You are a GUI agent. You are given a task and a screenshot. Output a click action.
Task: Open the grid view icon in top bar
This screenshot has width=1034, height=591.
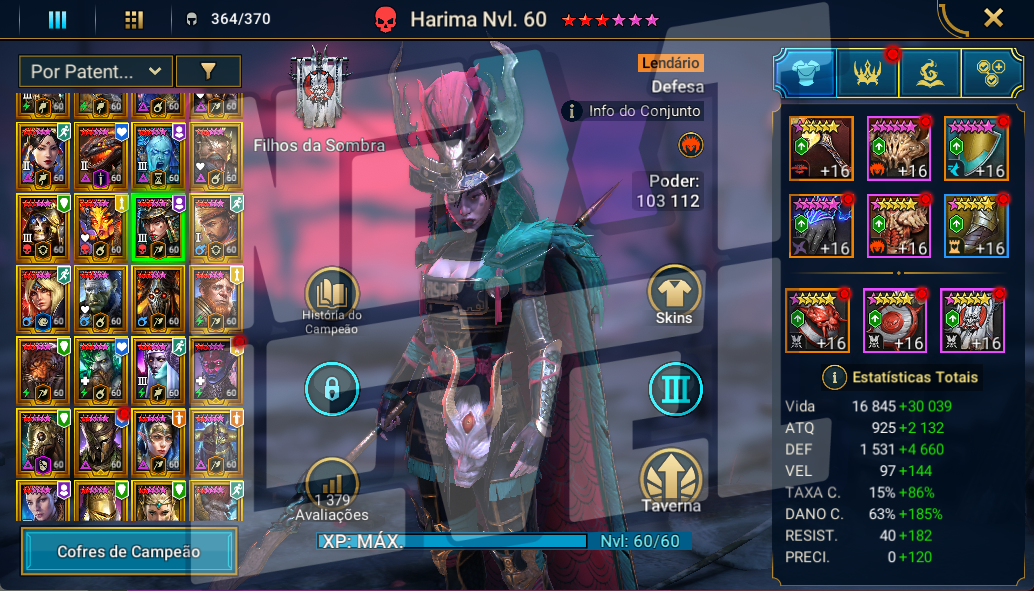[x=134, y=19]
